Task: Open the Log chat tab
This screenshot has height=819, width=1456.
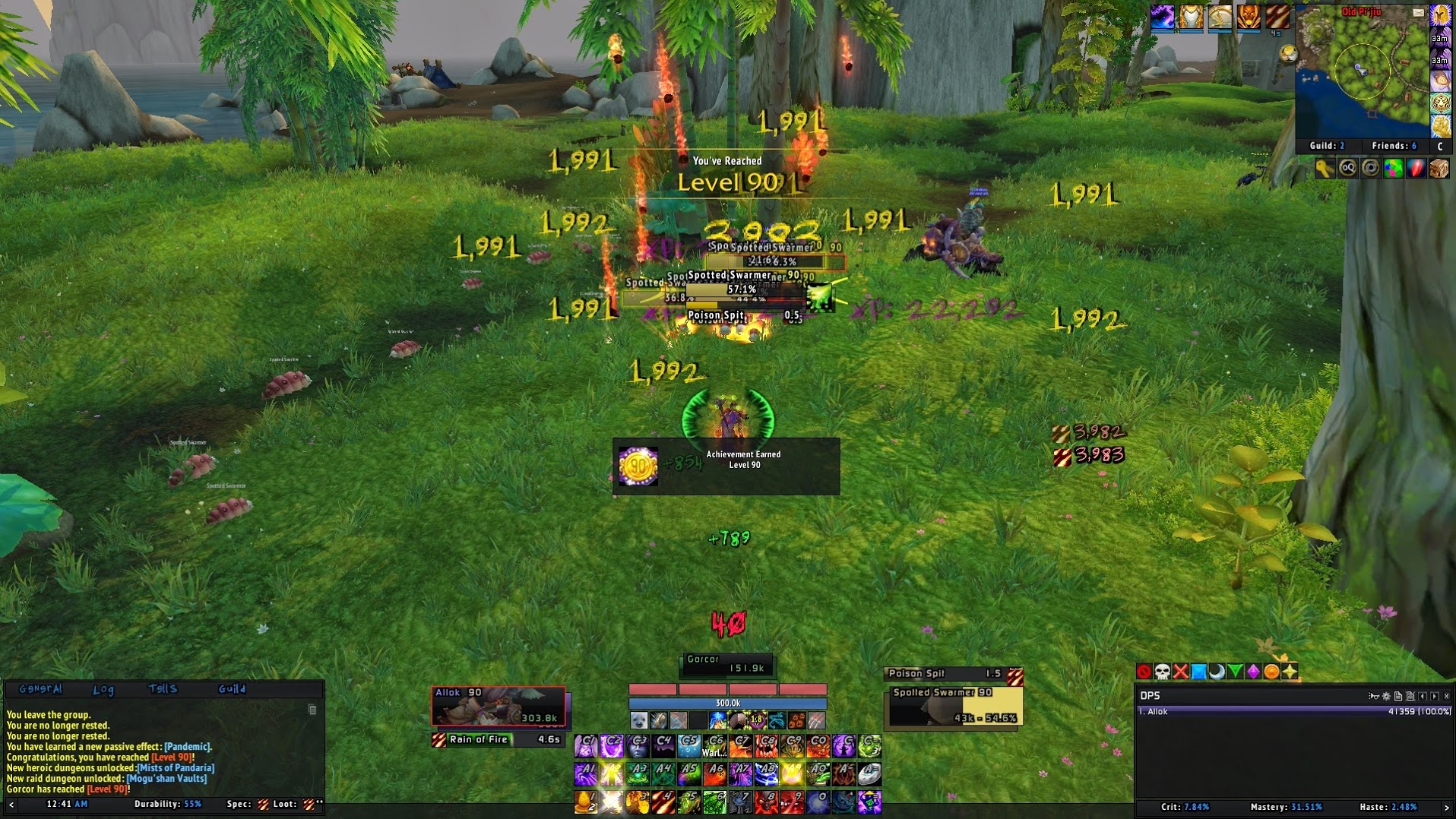Action: [x=103, y=689]
